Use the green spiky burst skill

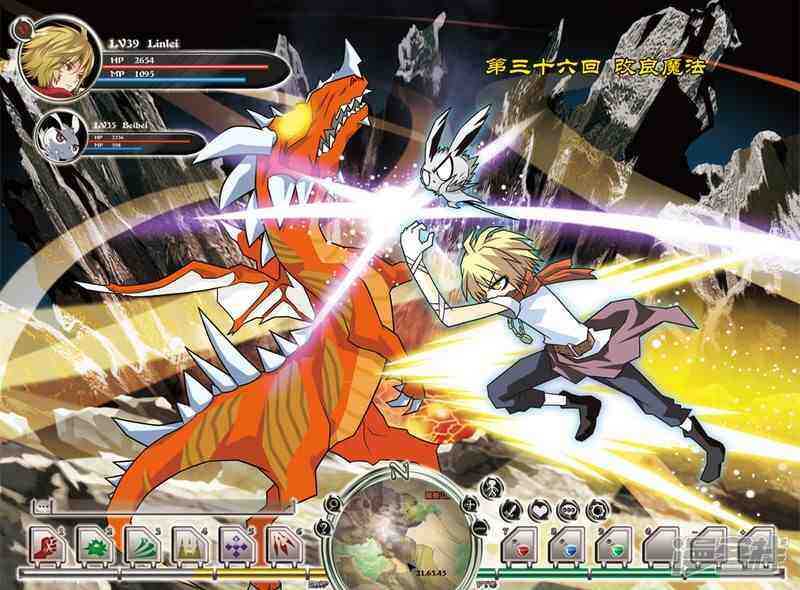pyautogui.click(x=93, y=546)
